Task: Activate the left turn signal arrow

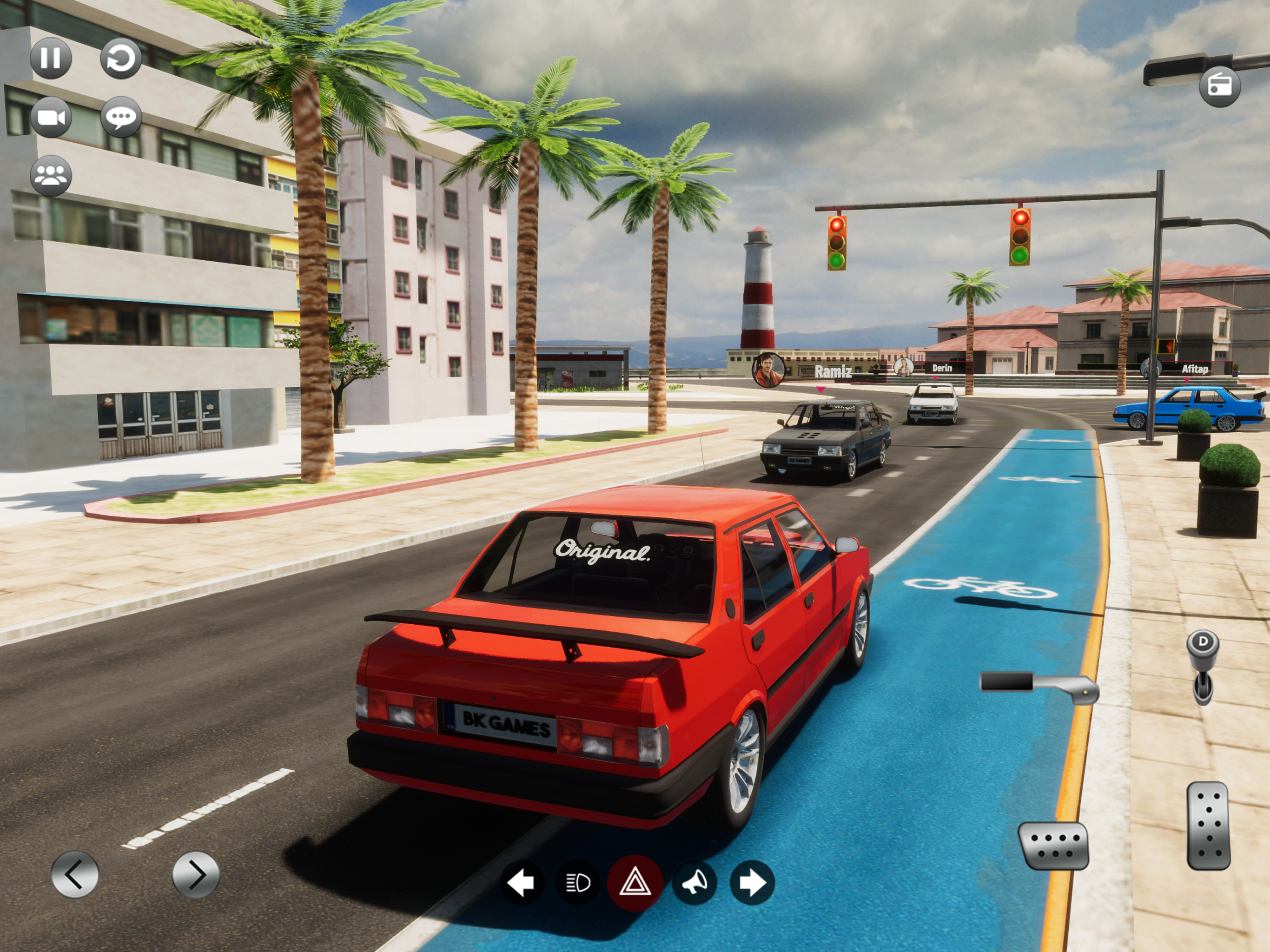Action: tap(521, 882)
